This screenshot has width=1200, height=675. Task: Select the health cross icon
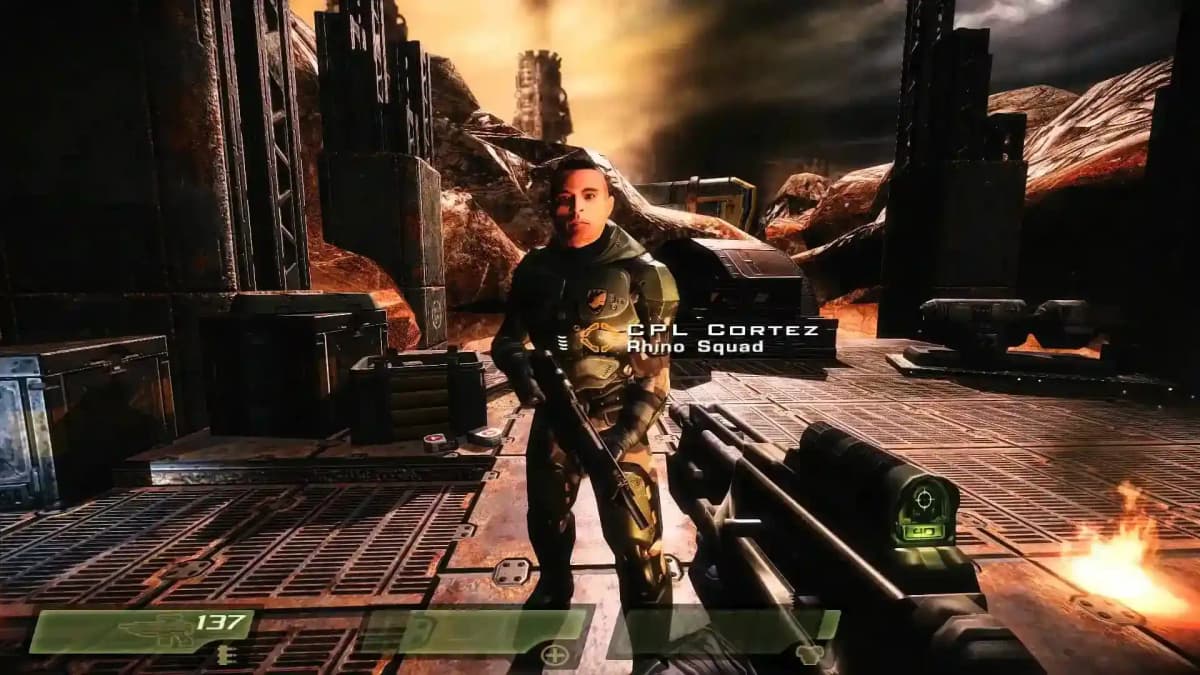click(x=553, y=656)
